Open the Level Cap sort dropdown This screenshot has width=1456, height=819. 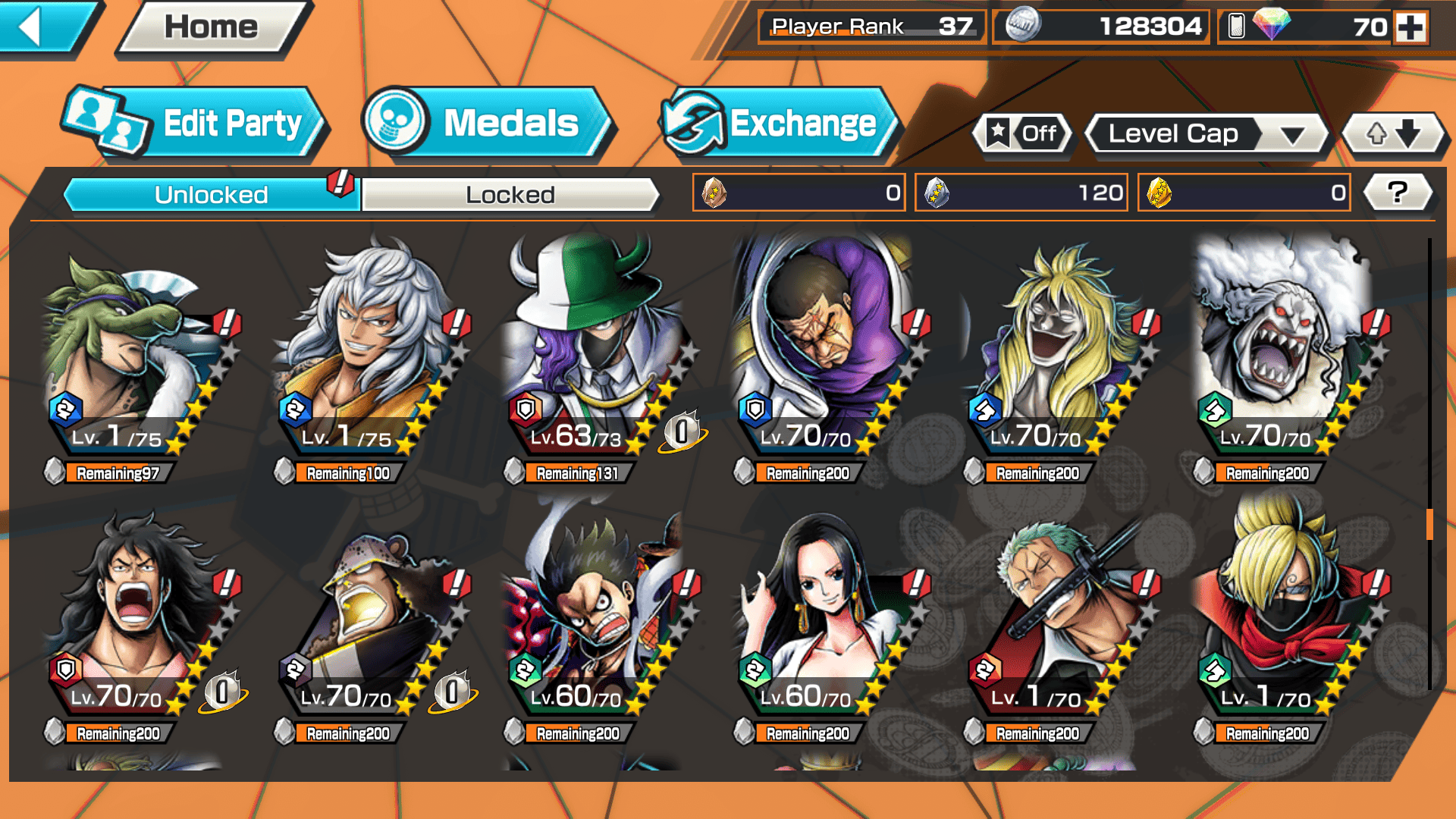point(1207,134)
